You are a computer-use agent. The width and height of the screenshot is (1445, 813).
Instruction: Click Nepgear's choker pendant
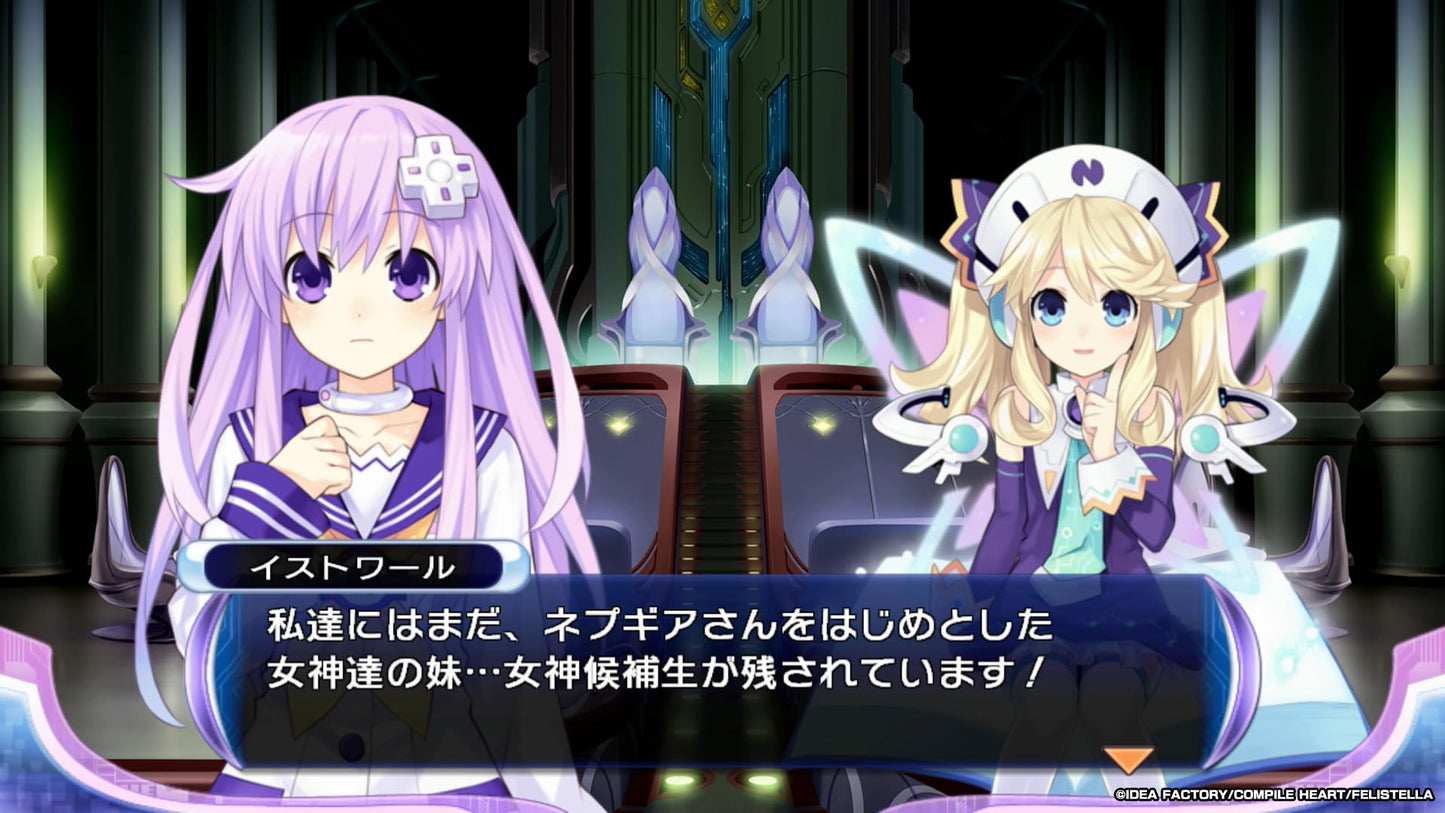click(327, 397)
